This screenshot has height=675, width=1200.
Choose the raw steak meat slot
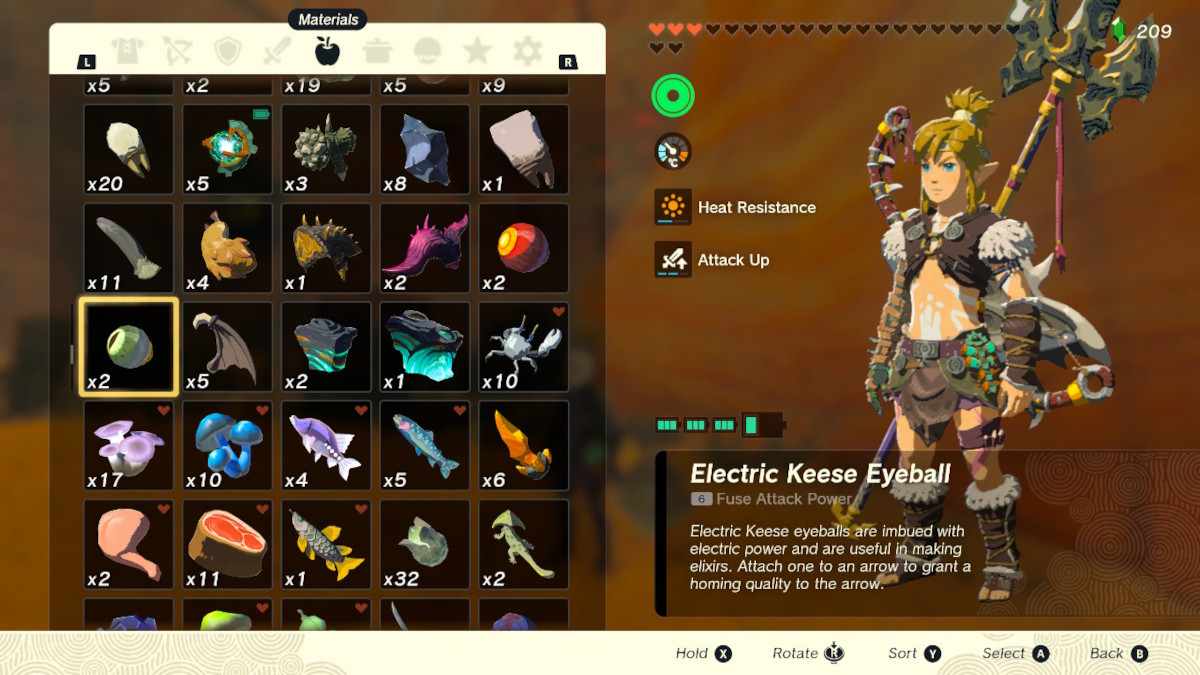point(227,545)
